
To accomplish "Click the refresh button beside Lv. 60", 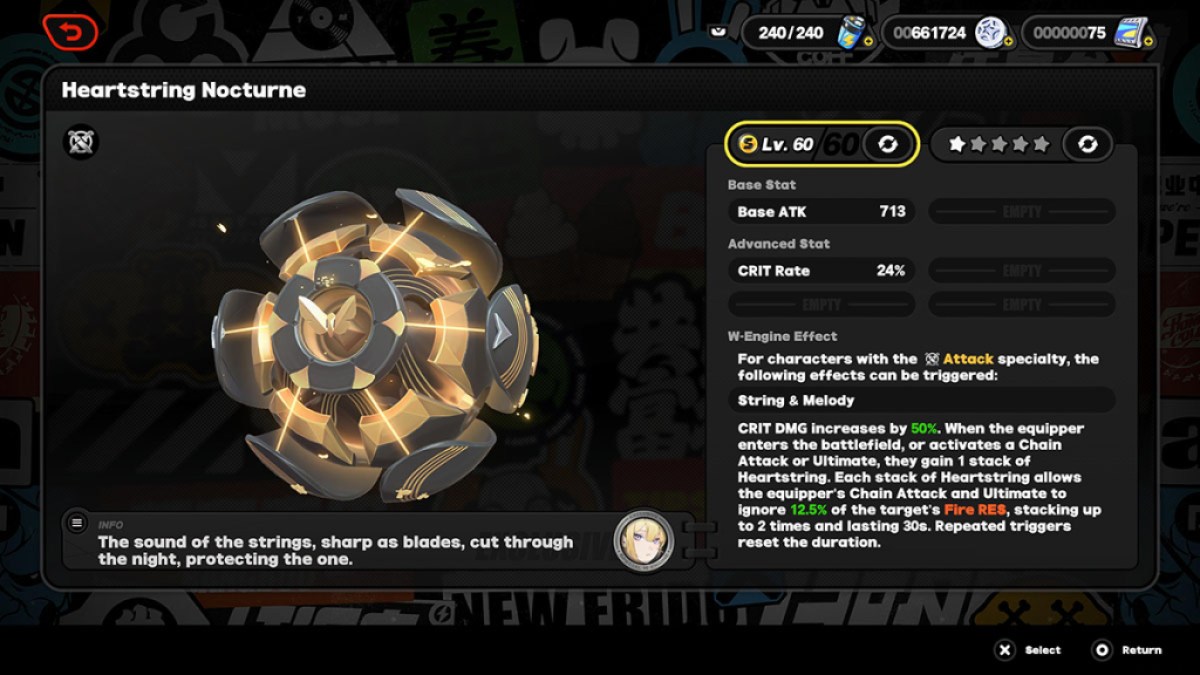I will pos(886,145).
